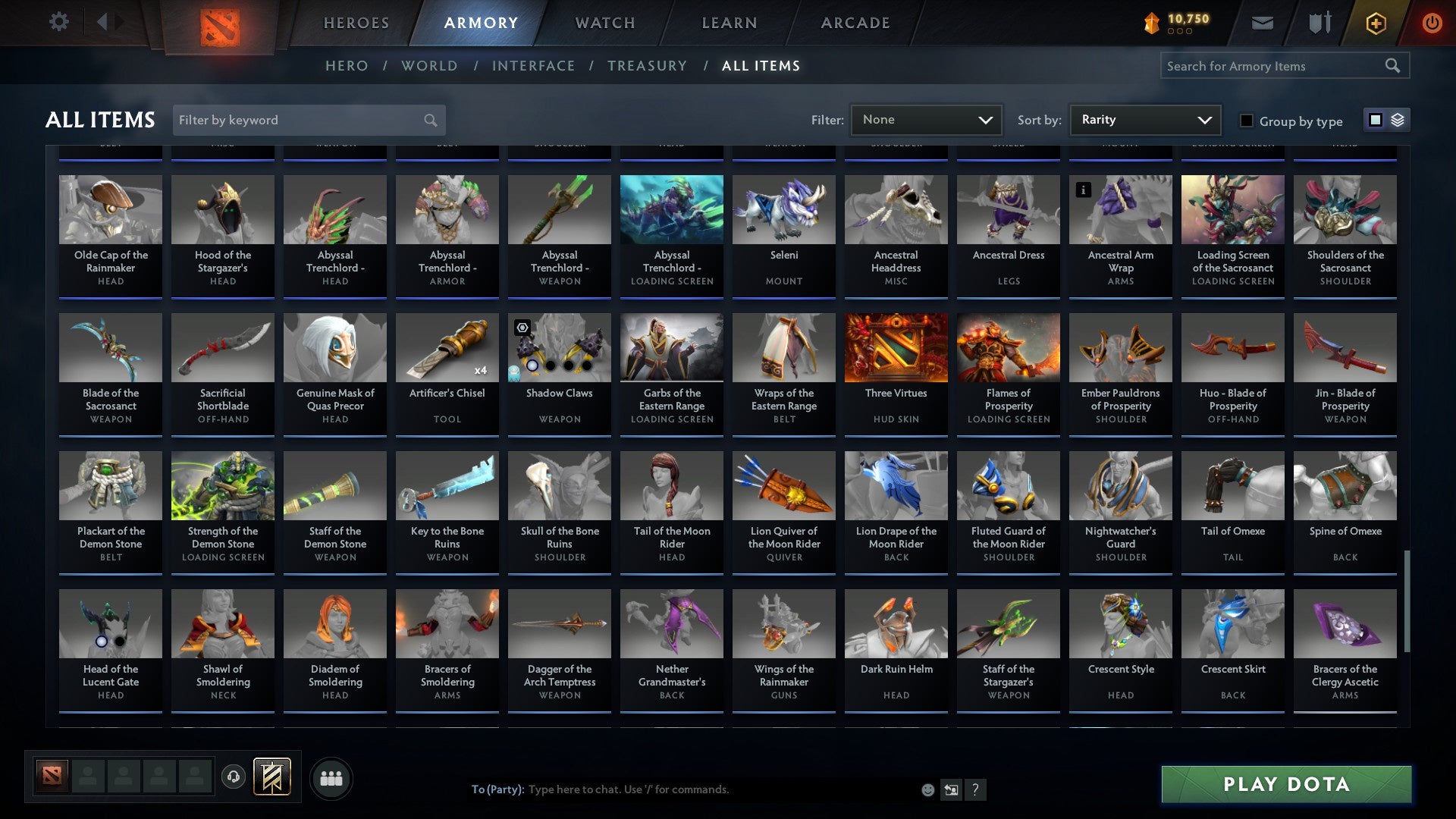Open the armory shield-and-sword icon
The image size is (1456, 819).
click(x=1319, y=23)
